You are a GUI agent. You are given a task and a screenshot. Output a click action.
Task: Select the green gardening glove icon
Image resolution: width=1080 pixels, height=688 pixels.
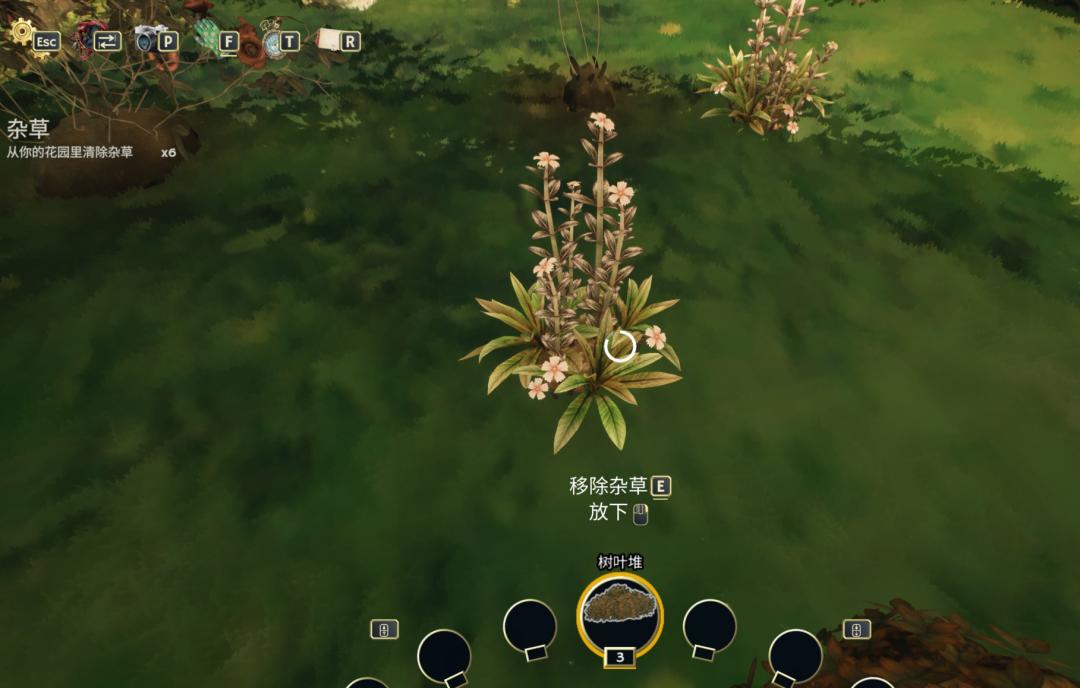[208, 37]
